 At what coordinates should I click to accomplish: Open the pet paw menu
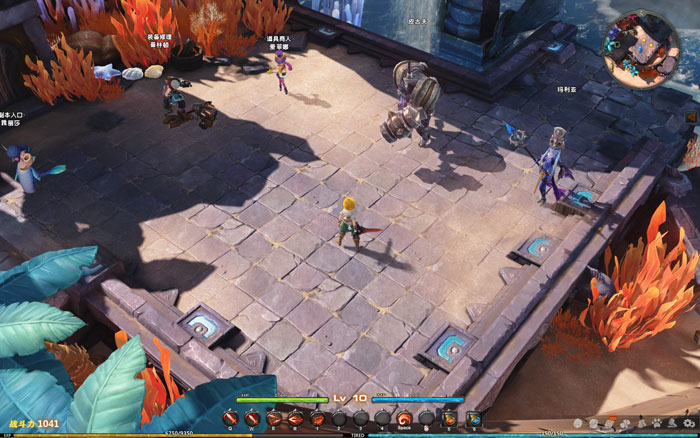pos(657,424)
